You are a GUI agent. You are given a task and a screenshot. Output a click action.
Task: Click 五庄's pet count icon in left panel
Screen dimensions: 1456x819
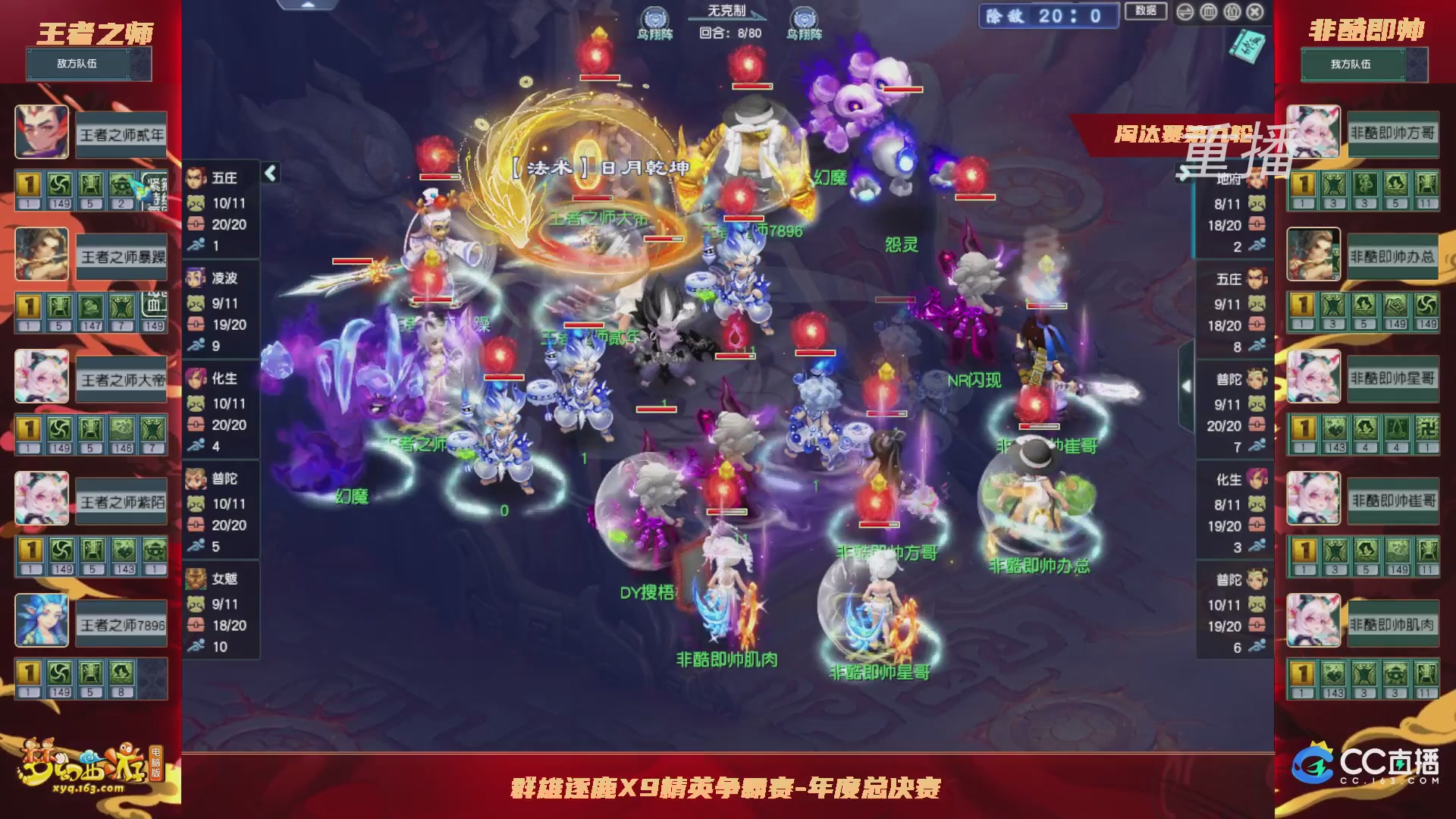coord(196,204)
